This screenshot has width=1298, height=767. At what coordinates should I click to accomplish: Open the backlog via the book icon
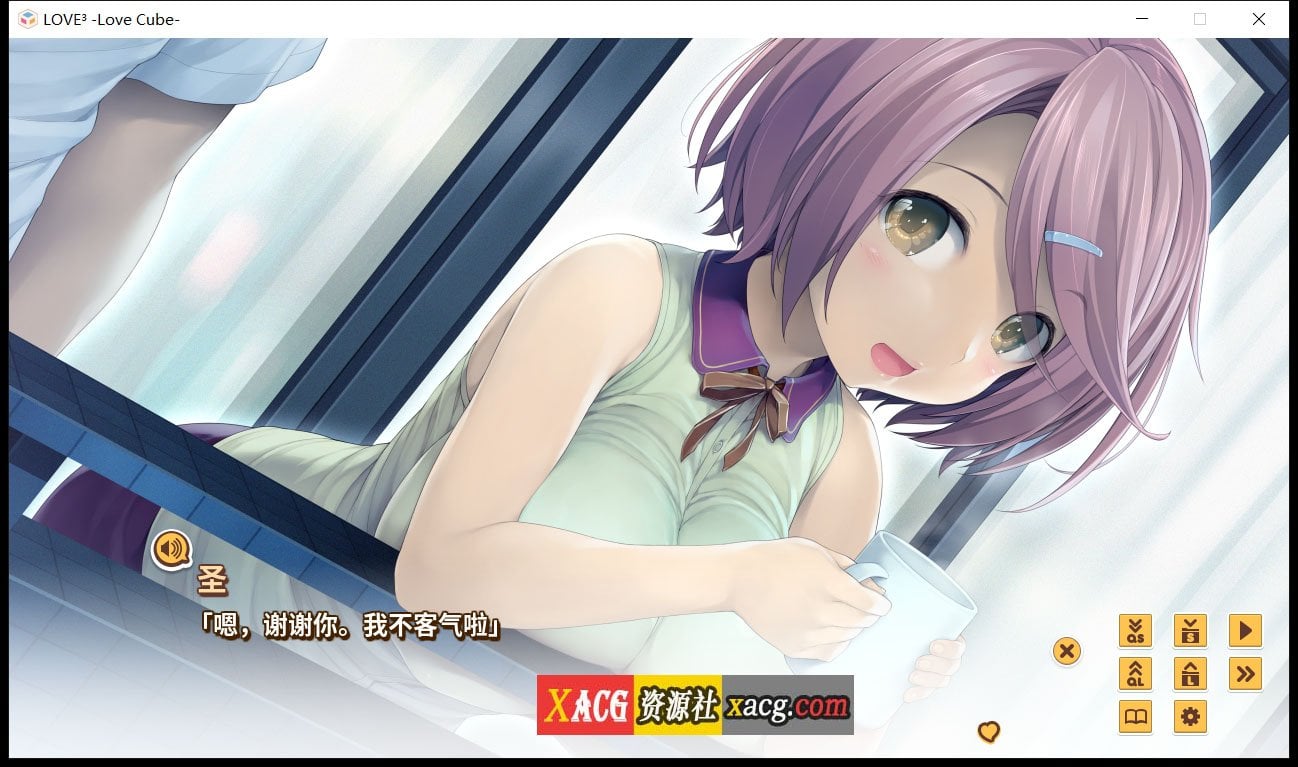point(1135,718)
